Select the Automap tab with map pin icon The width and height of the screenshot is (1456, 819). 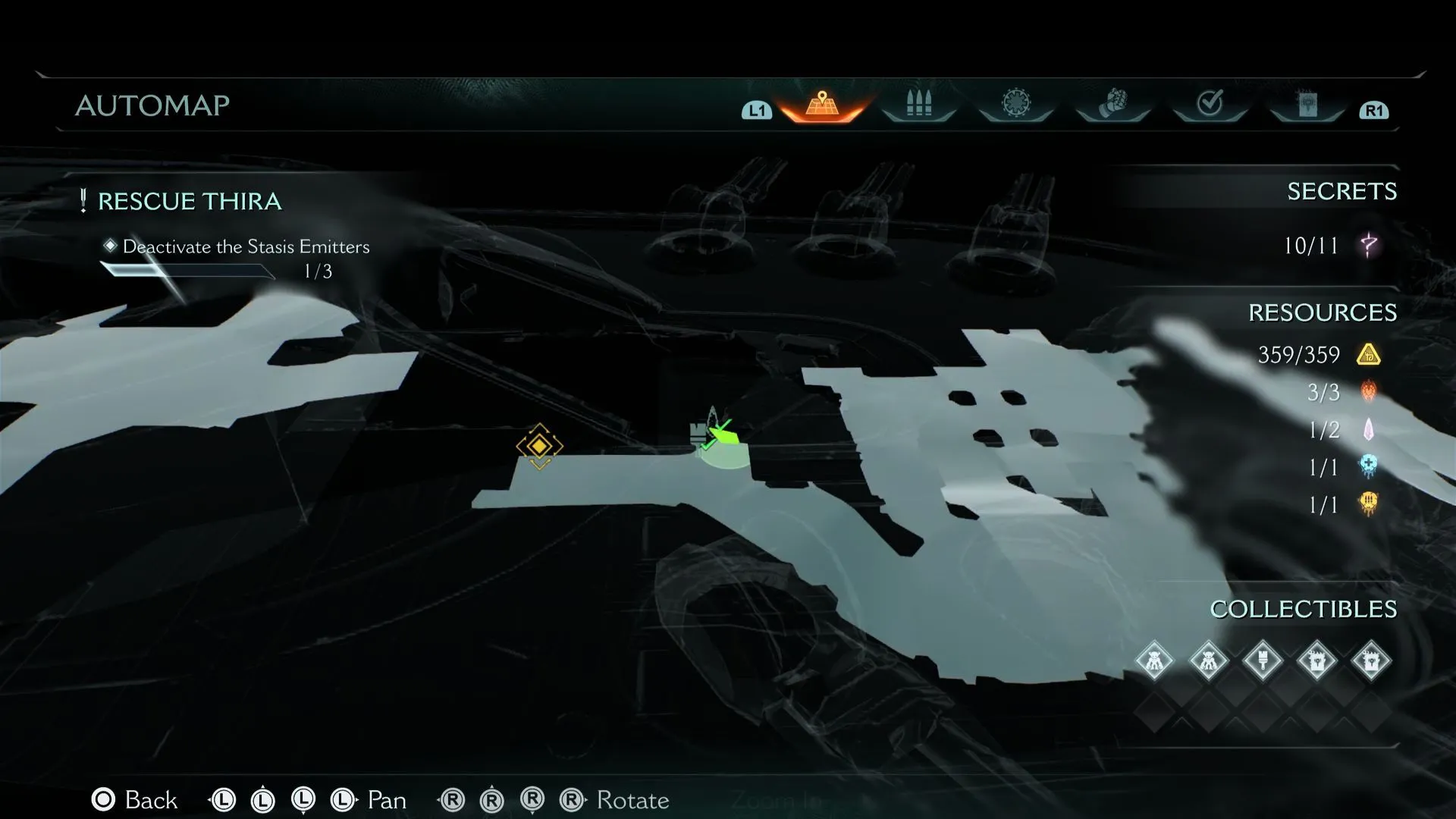pyautogui.click(x=821, y=105)
